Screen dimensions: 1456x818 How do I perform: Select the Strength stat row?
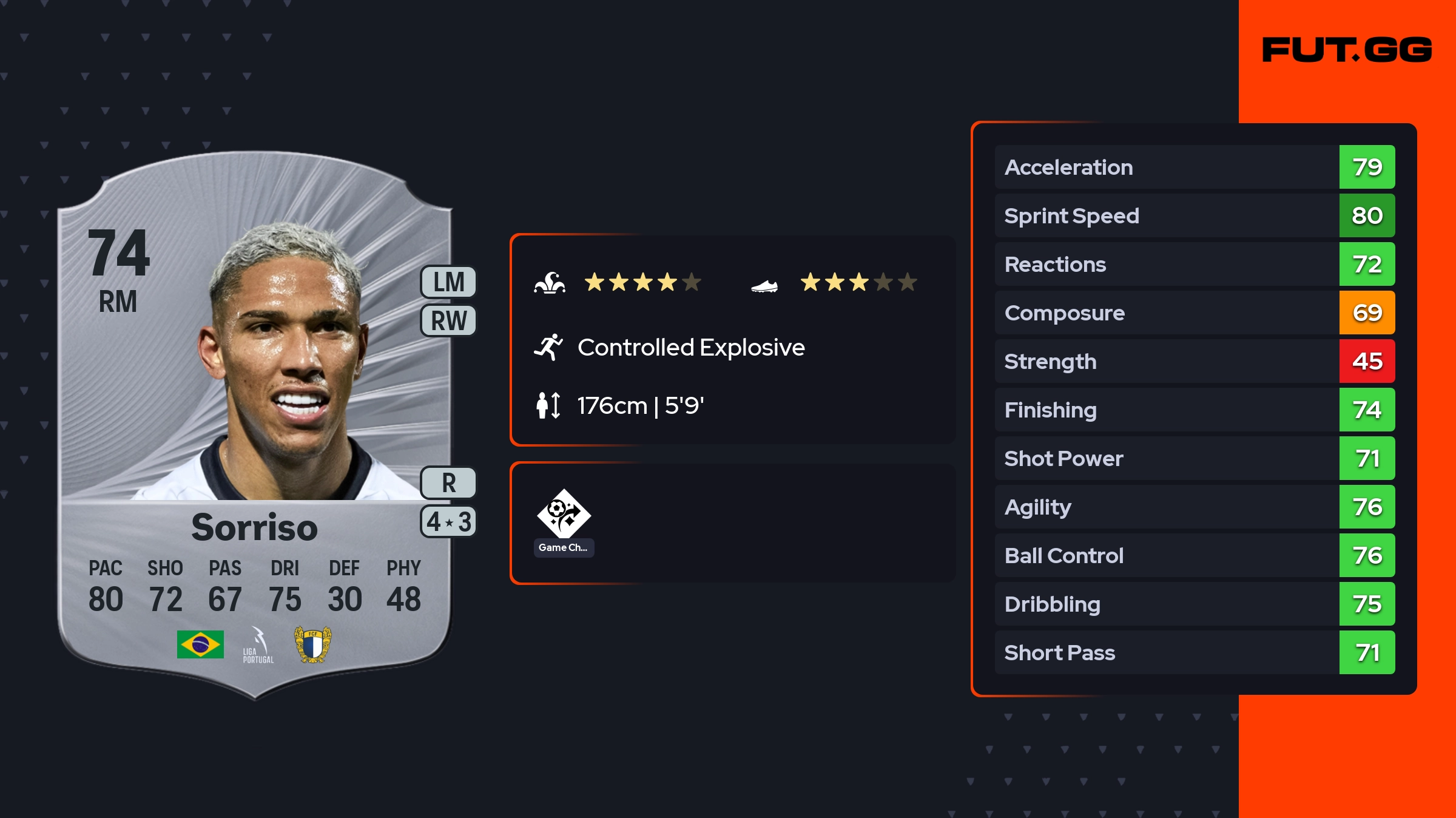click(1195, 361)
